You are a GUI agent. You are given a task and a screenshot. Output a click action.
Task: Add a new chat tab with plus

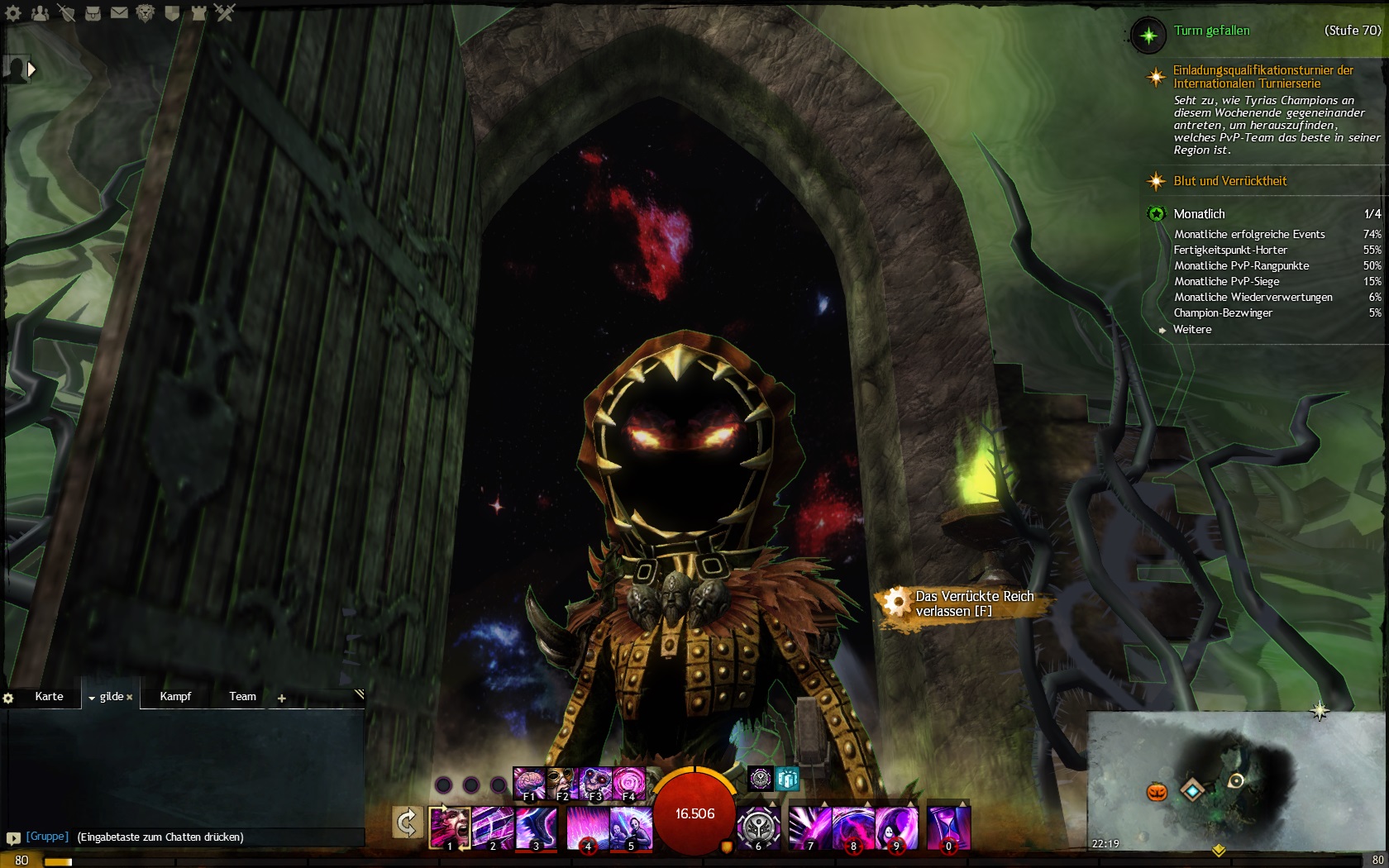281,699
